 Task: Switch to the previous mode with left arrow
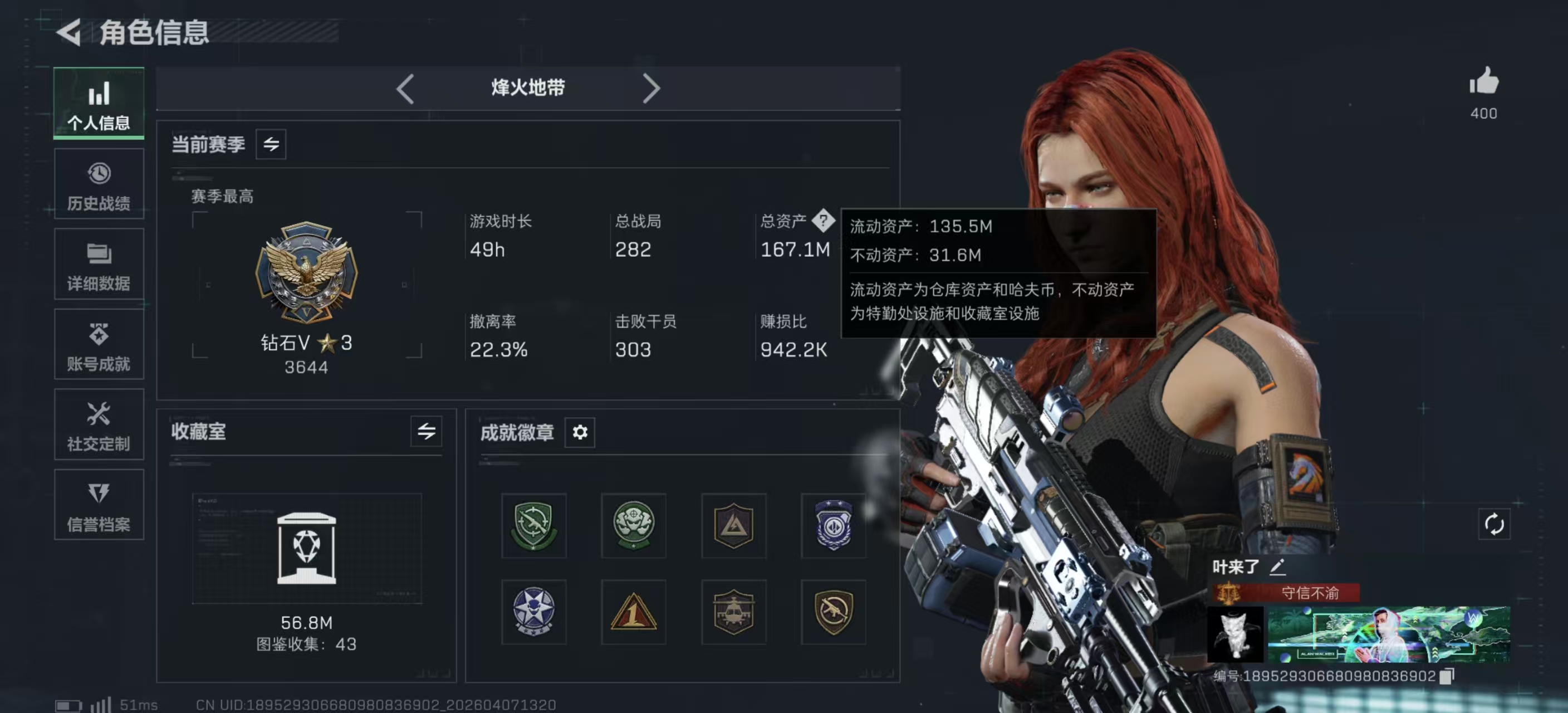pyautogui.click(x=404, y=88)
